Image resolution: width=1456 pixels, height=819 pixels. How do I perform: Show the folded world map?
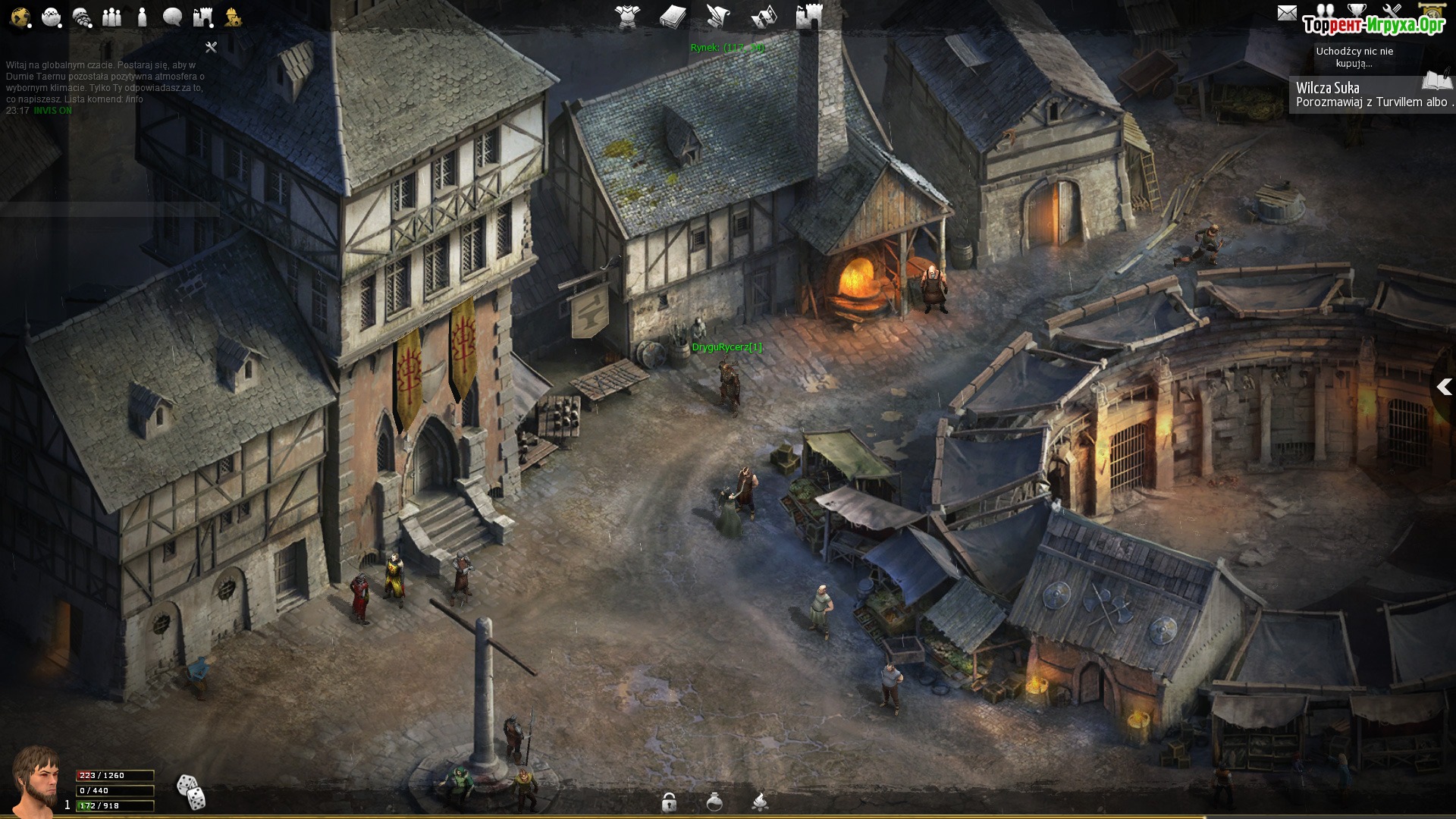tap(764, 17)
